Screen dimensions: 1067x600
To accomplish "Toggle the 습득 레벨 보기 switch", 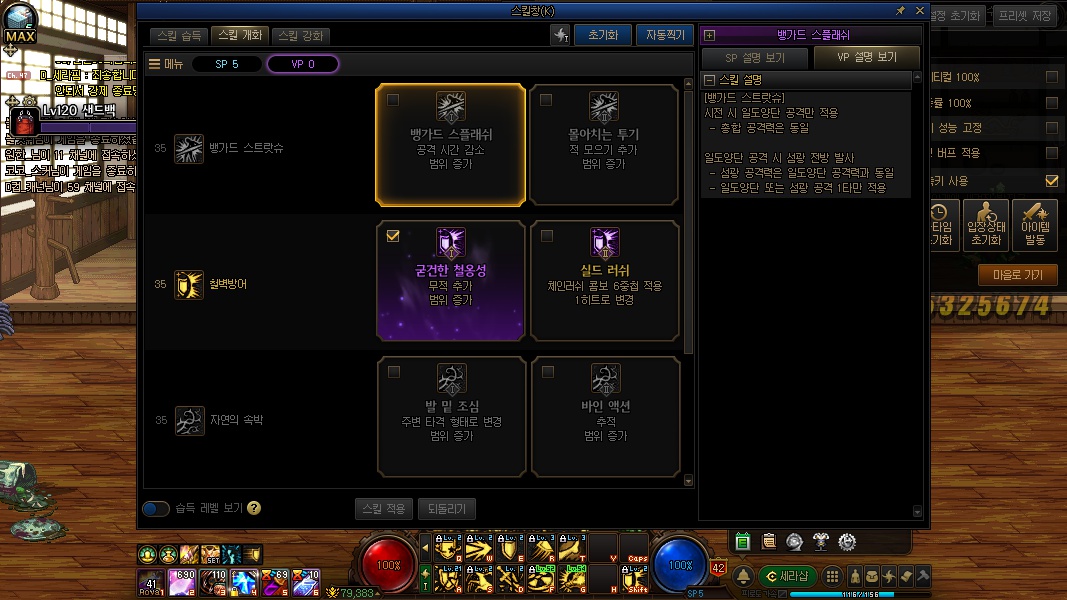I will coord(156,508).
